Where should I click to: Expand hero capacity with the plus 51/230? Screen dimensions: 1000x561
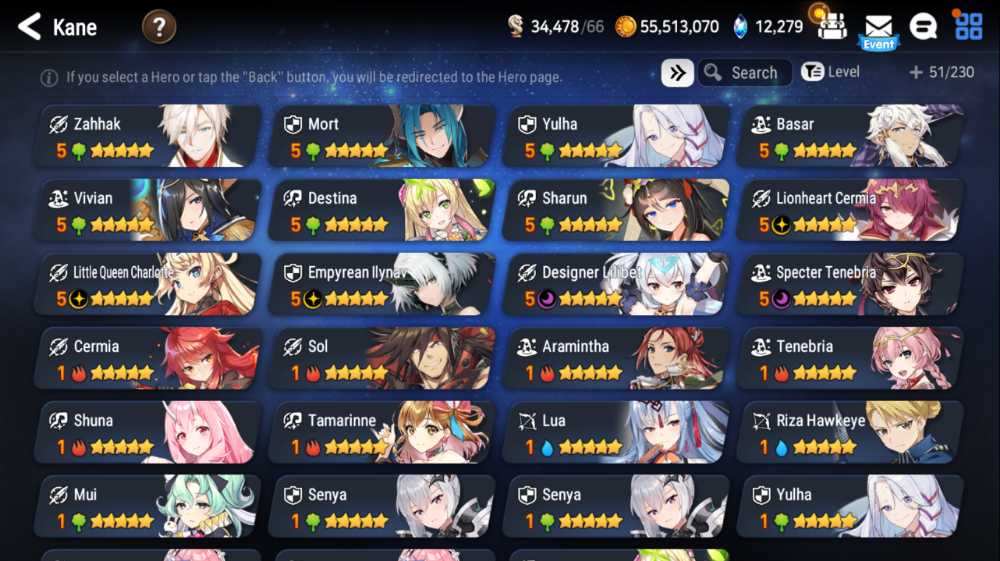pyautogui.click(x=940, y=72)
